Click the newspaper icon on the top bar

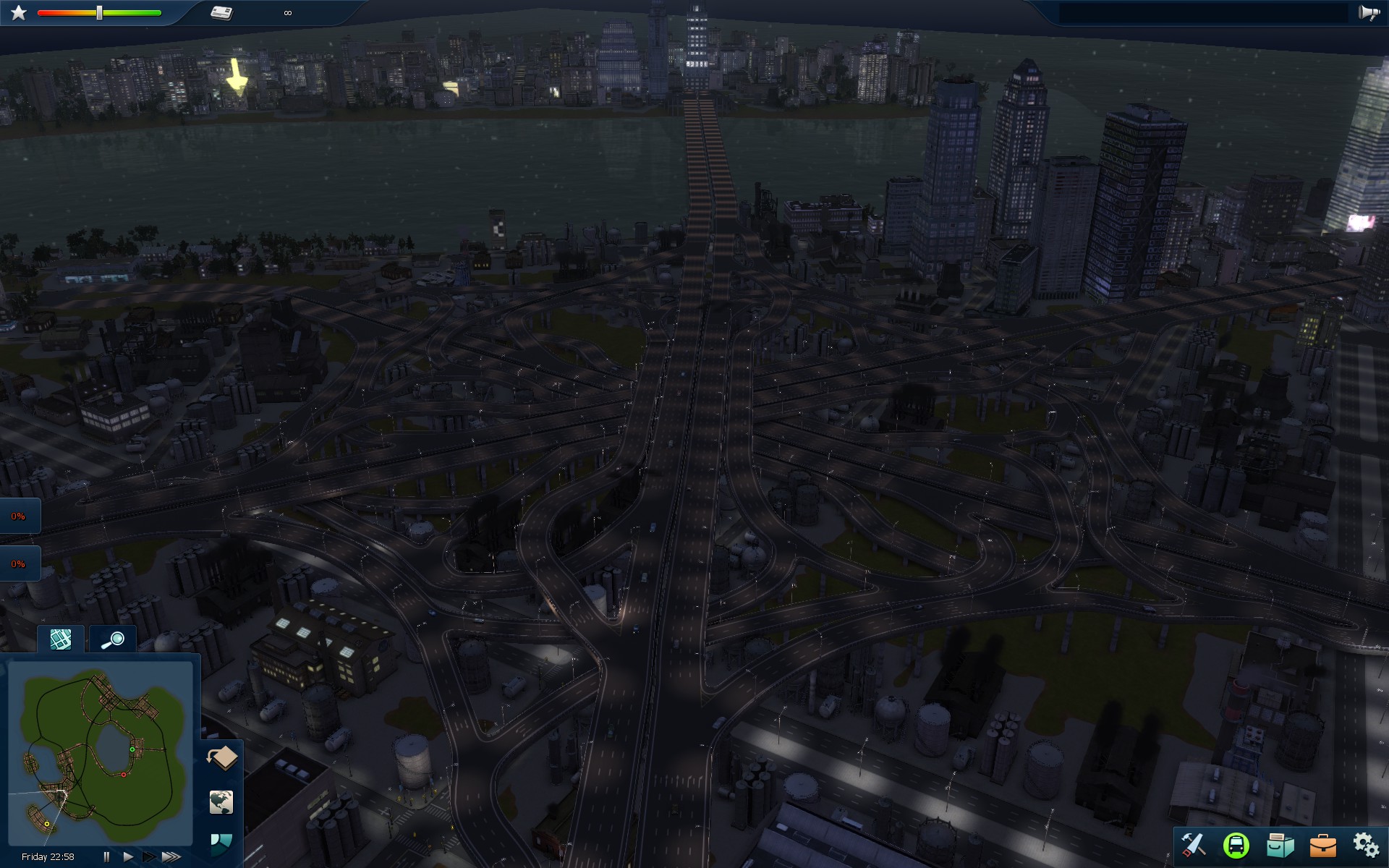(x=221, y=12)
